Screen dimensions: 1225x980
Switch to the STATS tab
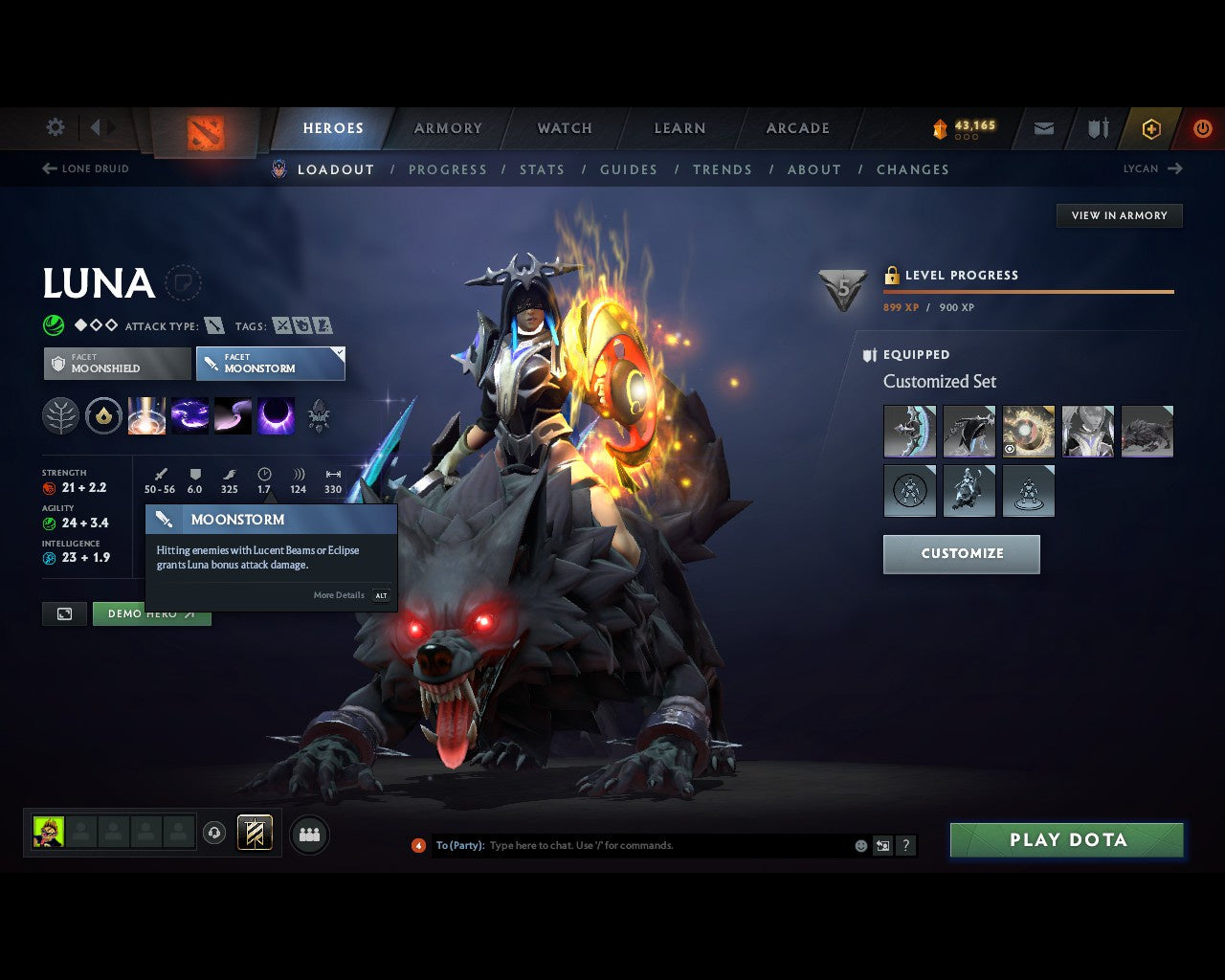[543, 169]
